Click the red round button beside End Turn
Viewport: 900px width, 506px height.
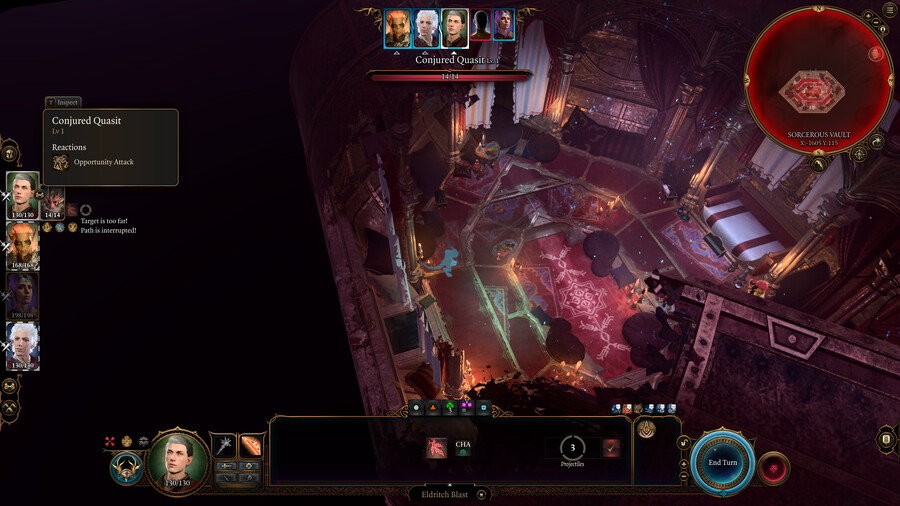pyautogui.click(x=773, y=467)
